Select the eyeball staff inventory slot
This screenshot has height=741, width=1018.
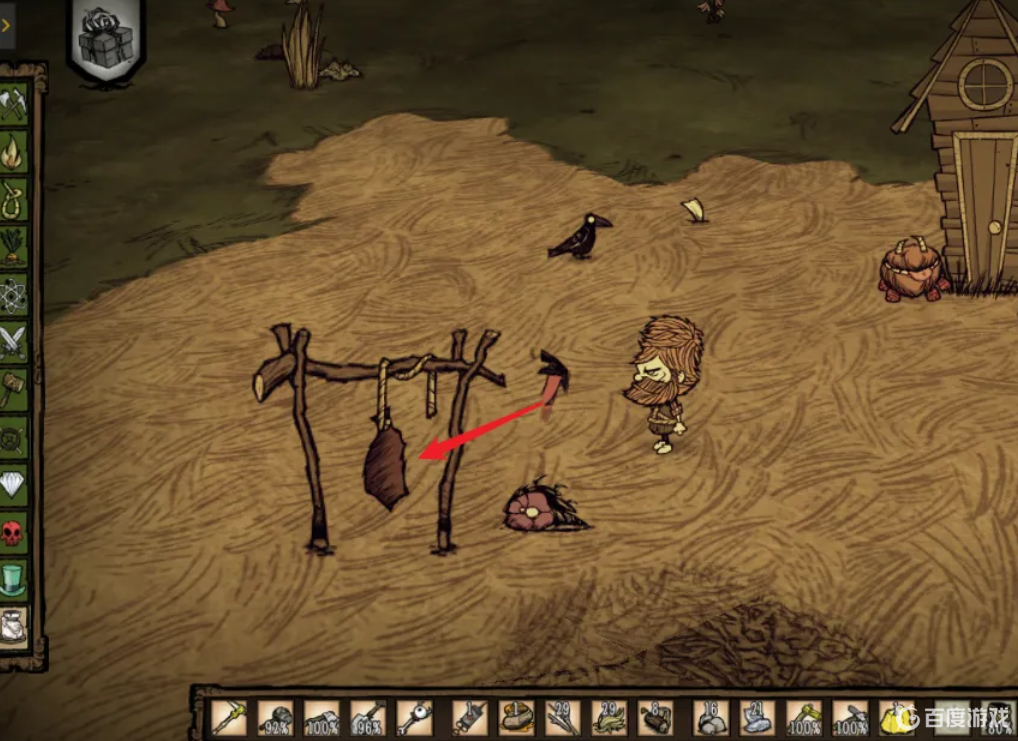413,718
